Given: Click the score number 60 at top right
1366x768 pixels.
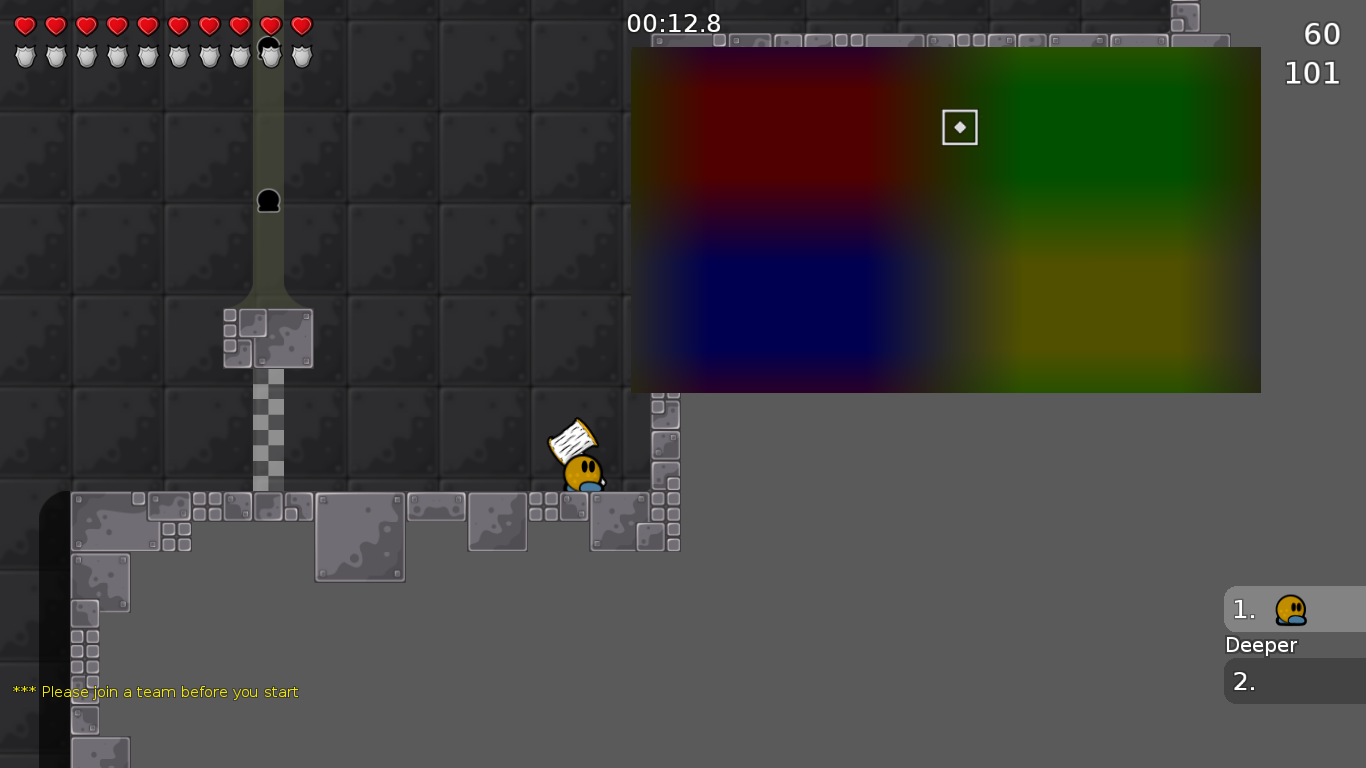Looking at the screenshot, I should 1322,33.
